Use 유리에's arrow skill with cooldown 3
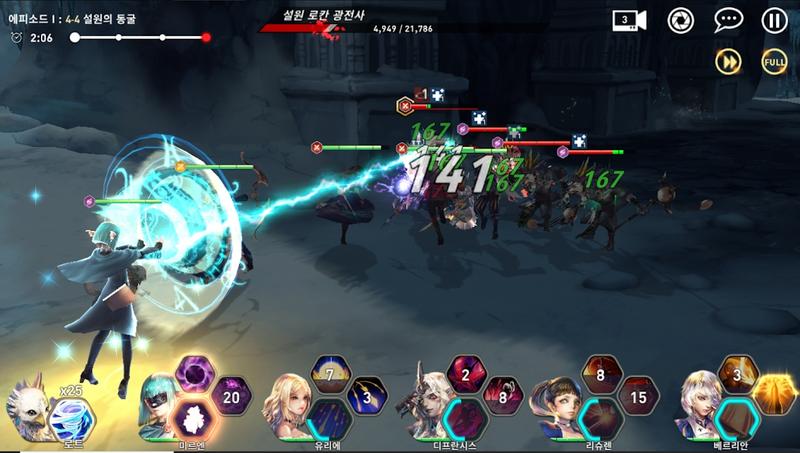This screenshot has height=453, width=800. click(x=367, y=395)
